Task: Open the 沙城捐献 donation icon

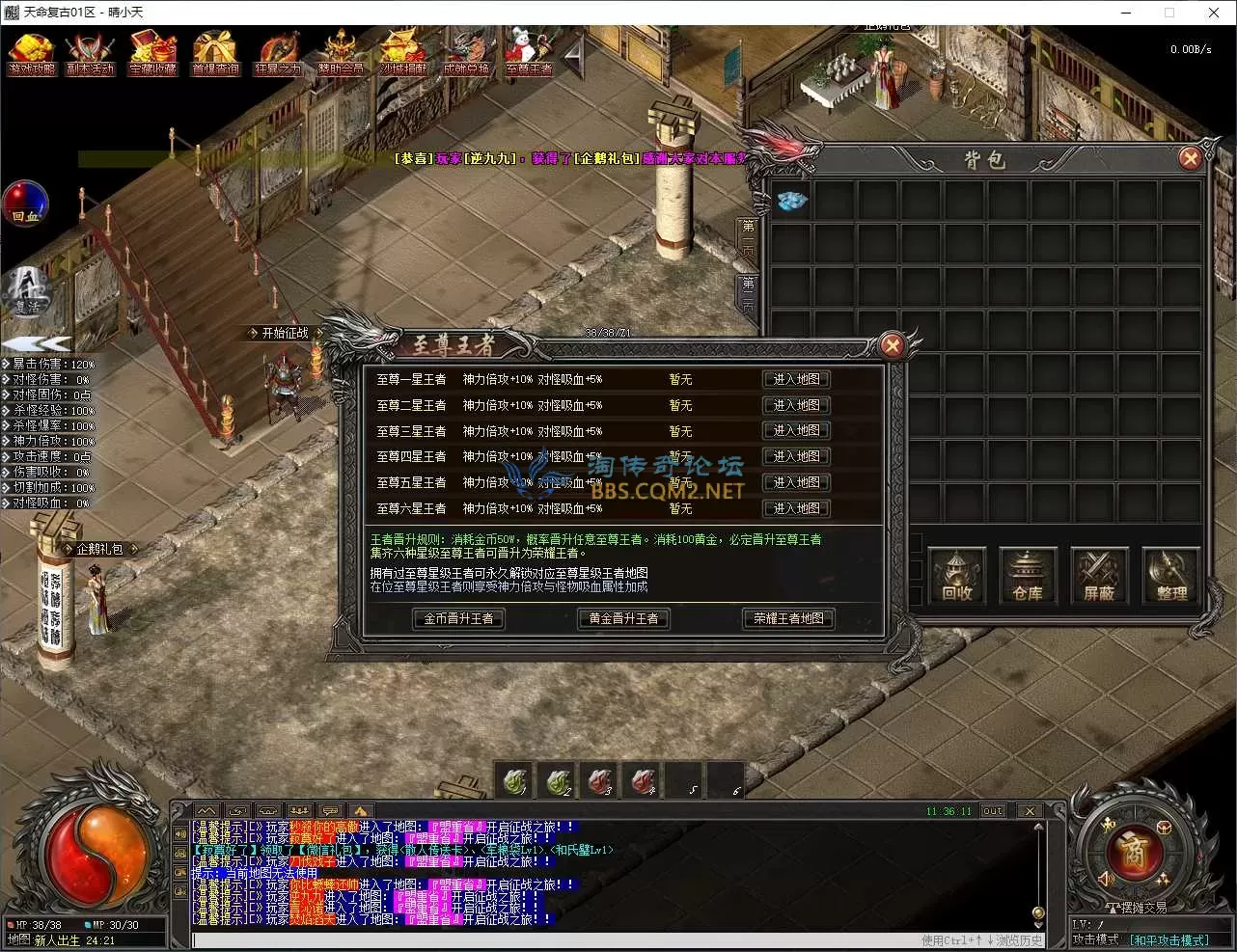Action: 403,54
